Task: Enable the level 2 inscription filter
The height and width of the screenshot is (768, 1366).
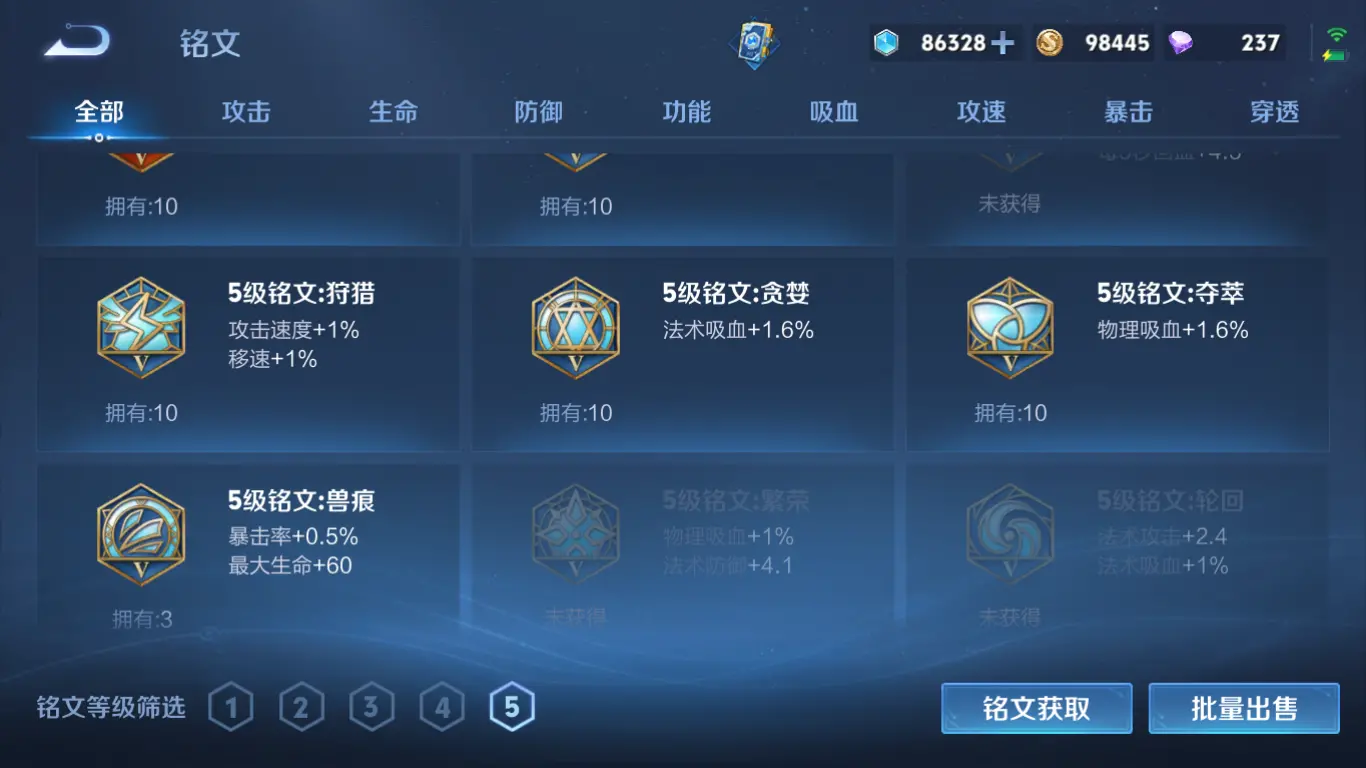Action: [303, 707]
